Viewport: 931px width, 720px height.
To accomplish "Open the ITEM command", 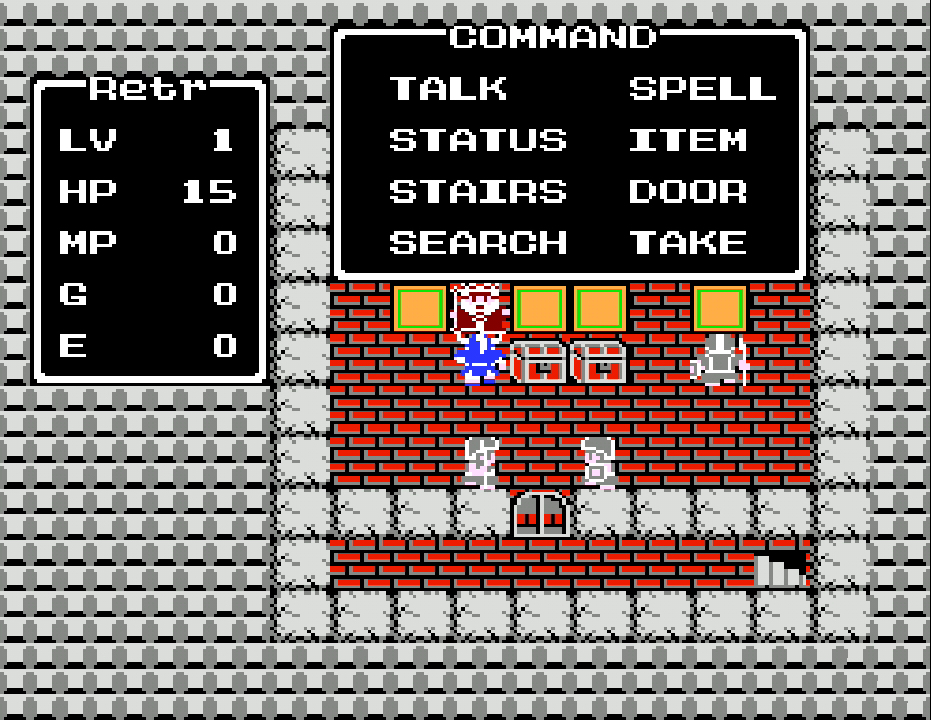I will pyautogui.click(x=688, y=140).
